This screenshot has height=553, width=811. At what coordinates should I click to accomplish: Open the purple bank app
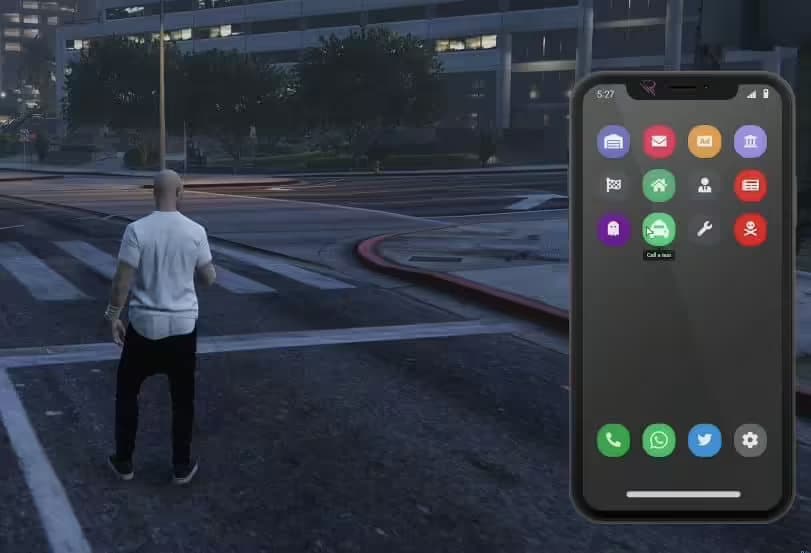tap(750, 141)
